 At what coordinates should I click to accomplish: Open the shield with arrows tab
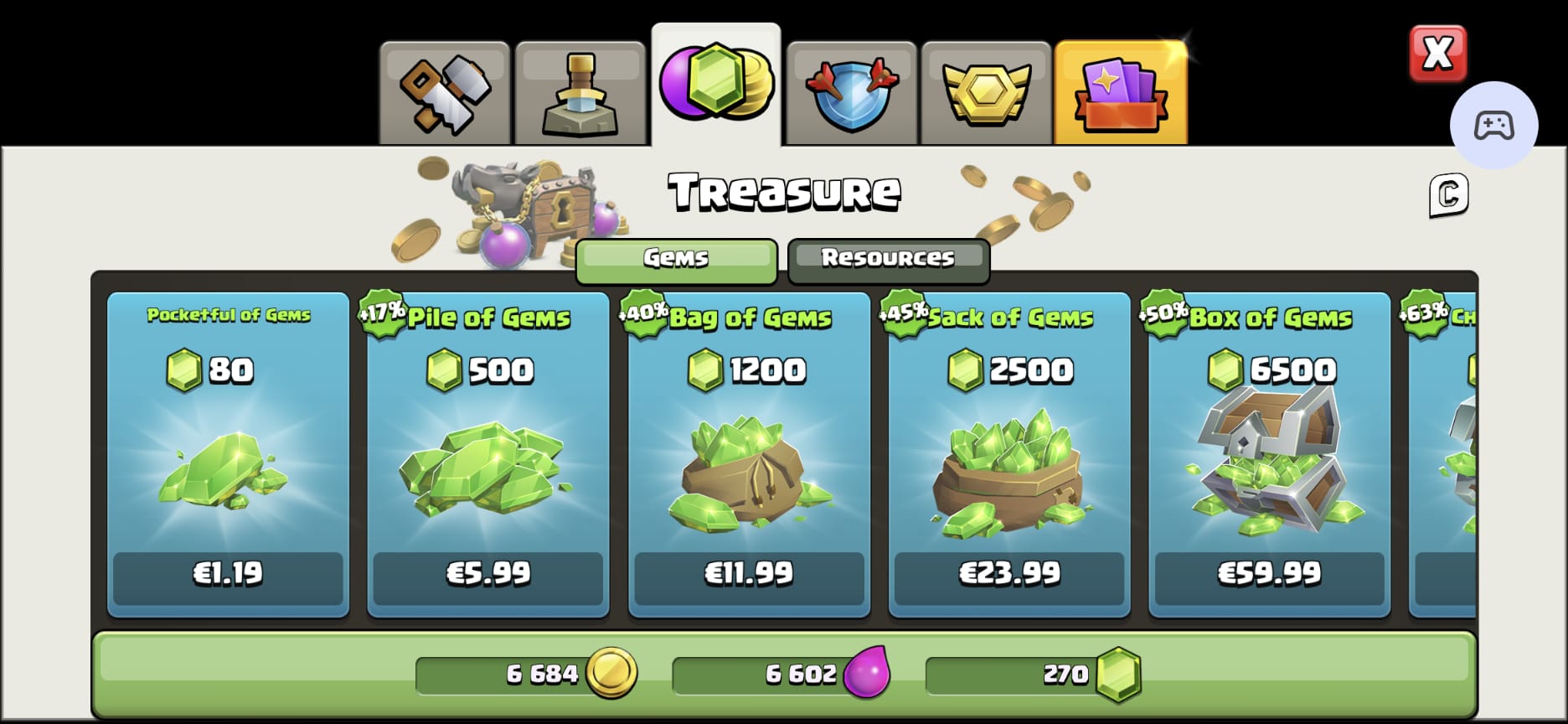(x=852, y=93)
